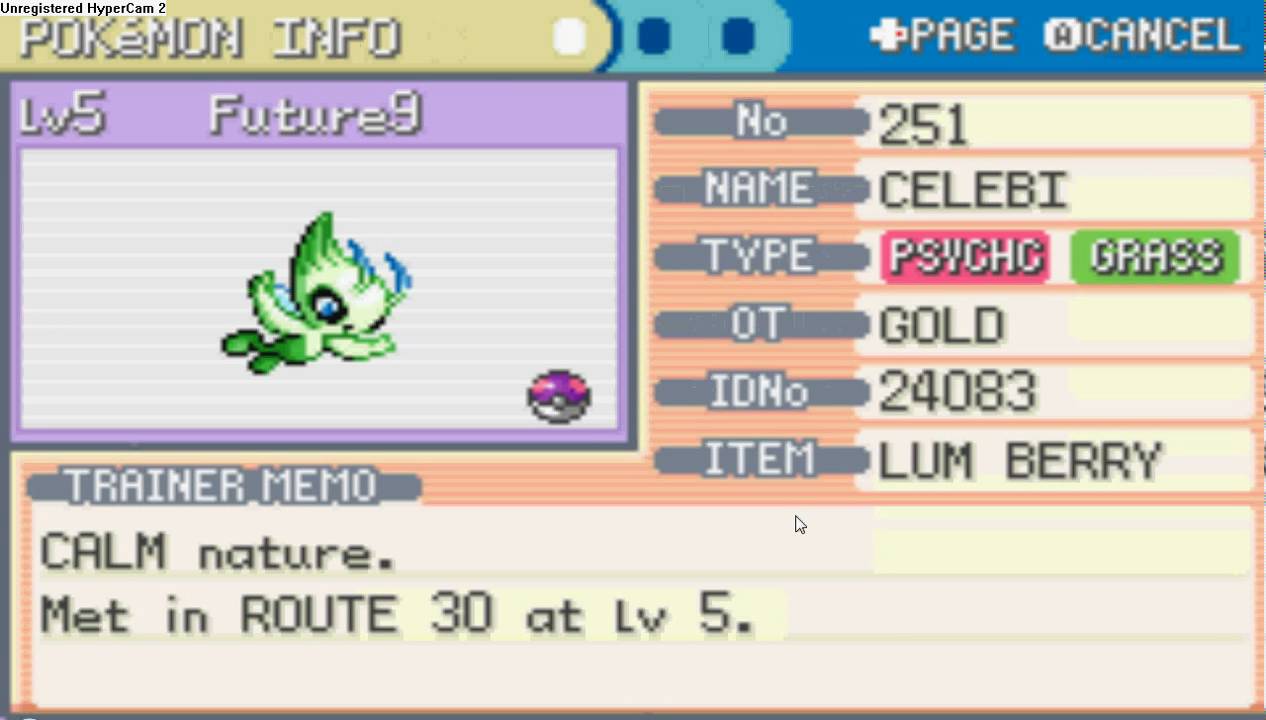The height and width of the screenshot is (720, 1266).
Task: Select the white current-page indicator dot
Action: [x=570, y=37]
